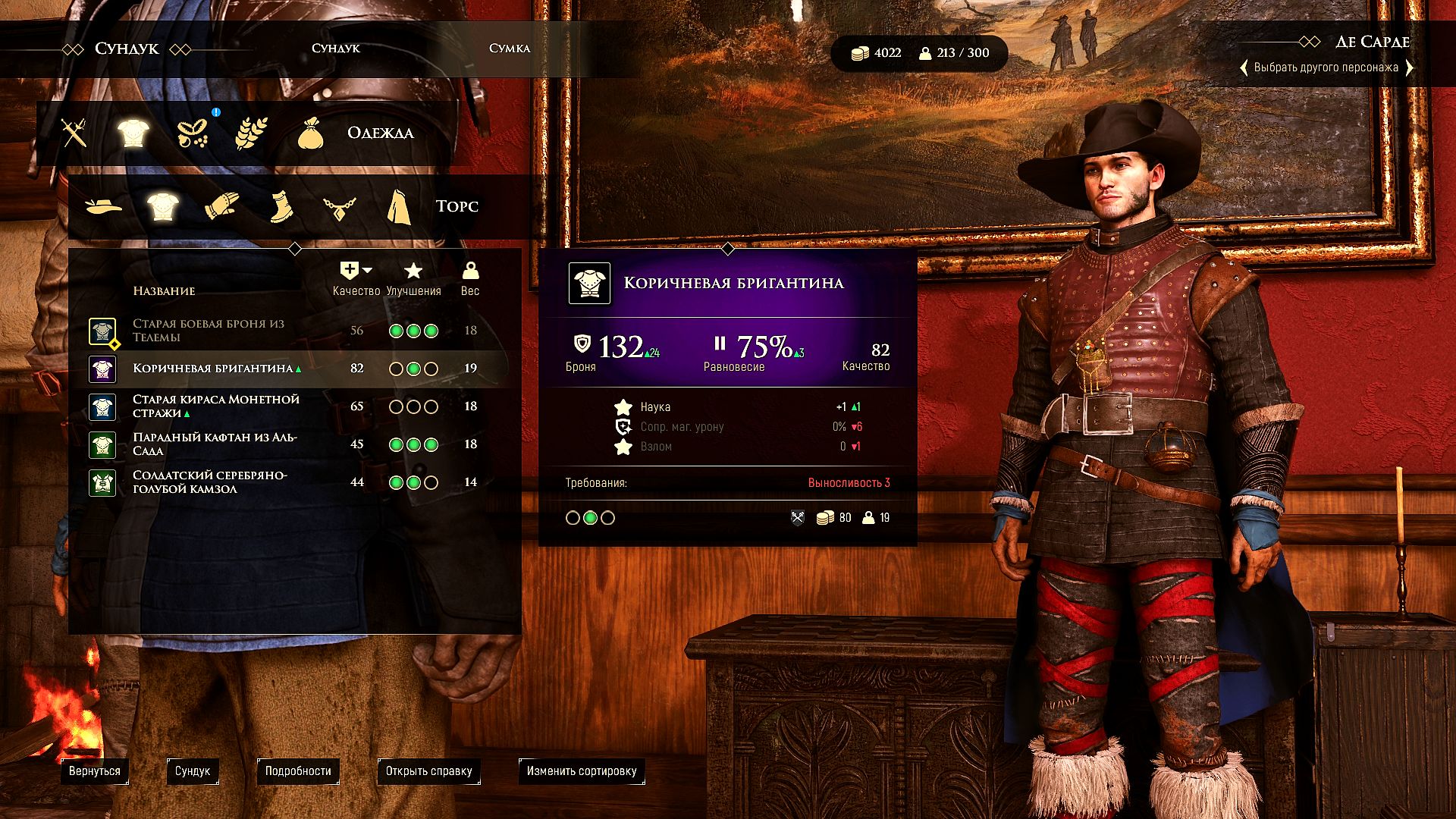Open the consumables category with notification dot
The image size is (1456, 819).
pos(193,133)
